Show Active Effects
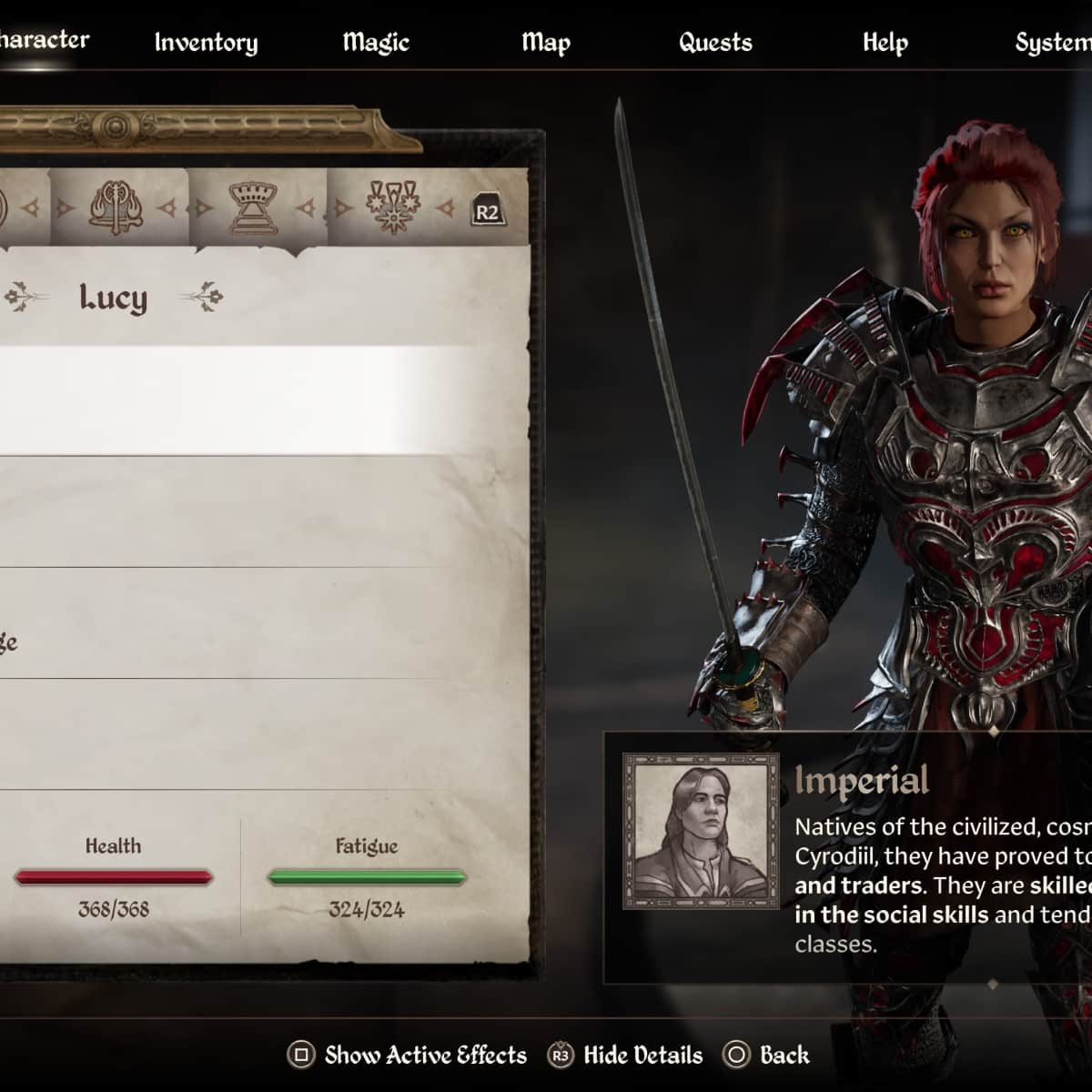Viewport: 1092px width, 1092px height. 408,1055
